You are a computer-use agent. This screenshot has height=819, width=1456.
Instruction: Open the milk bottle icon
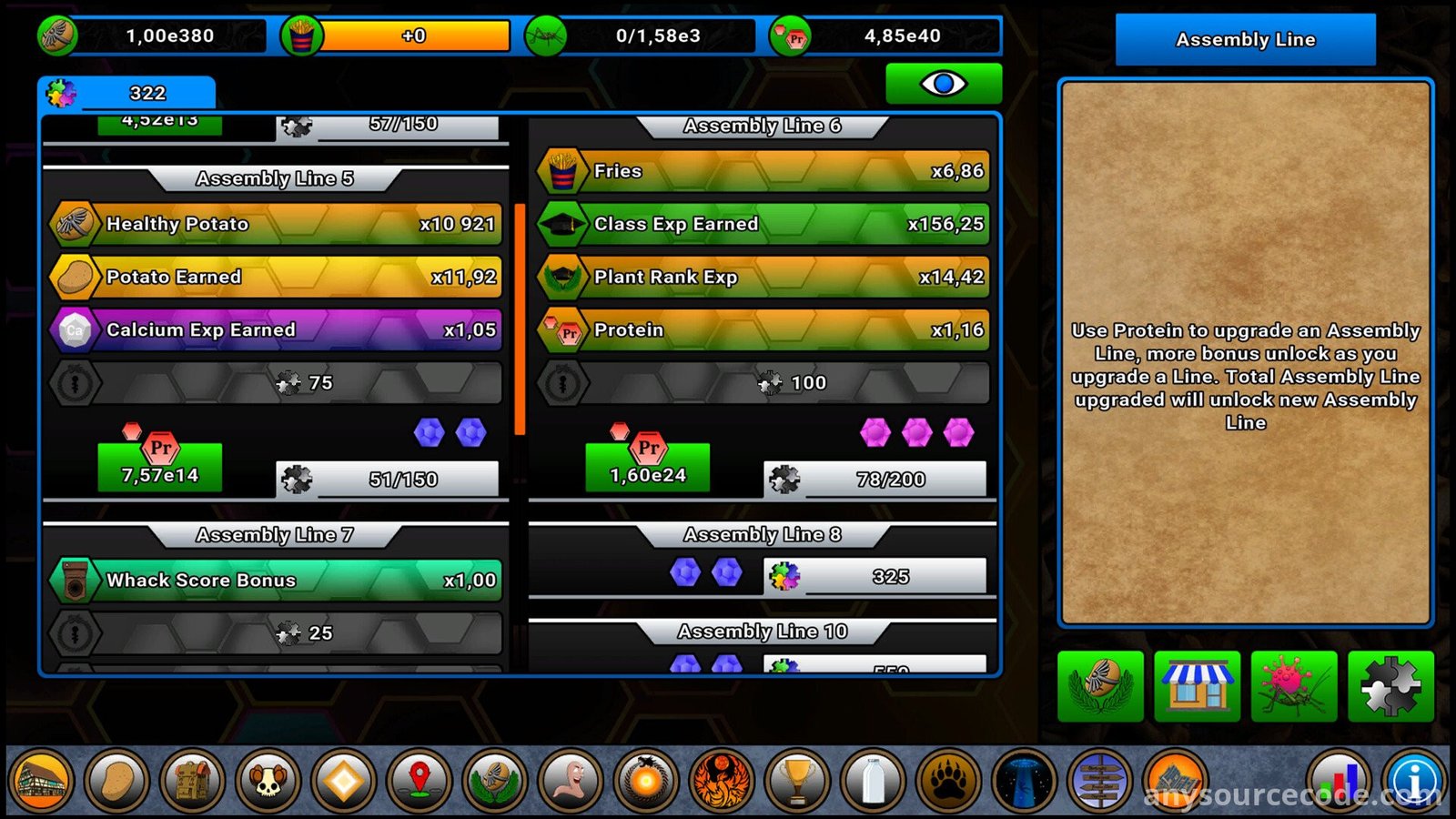pos(873,781)
